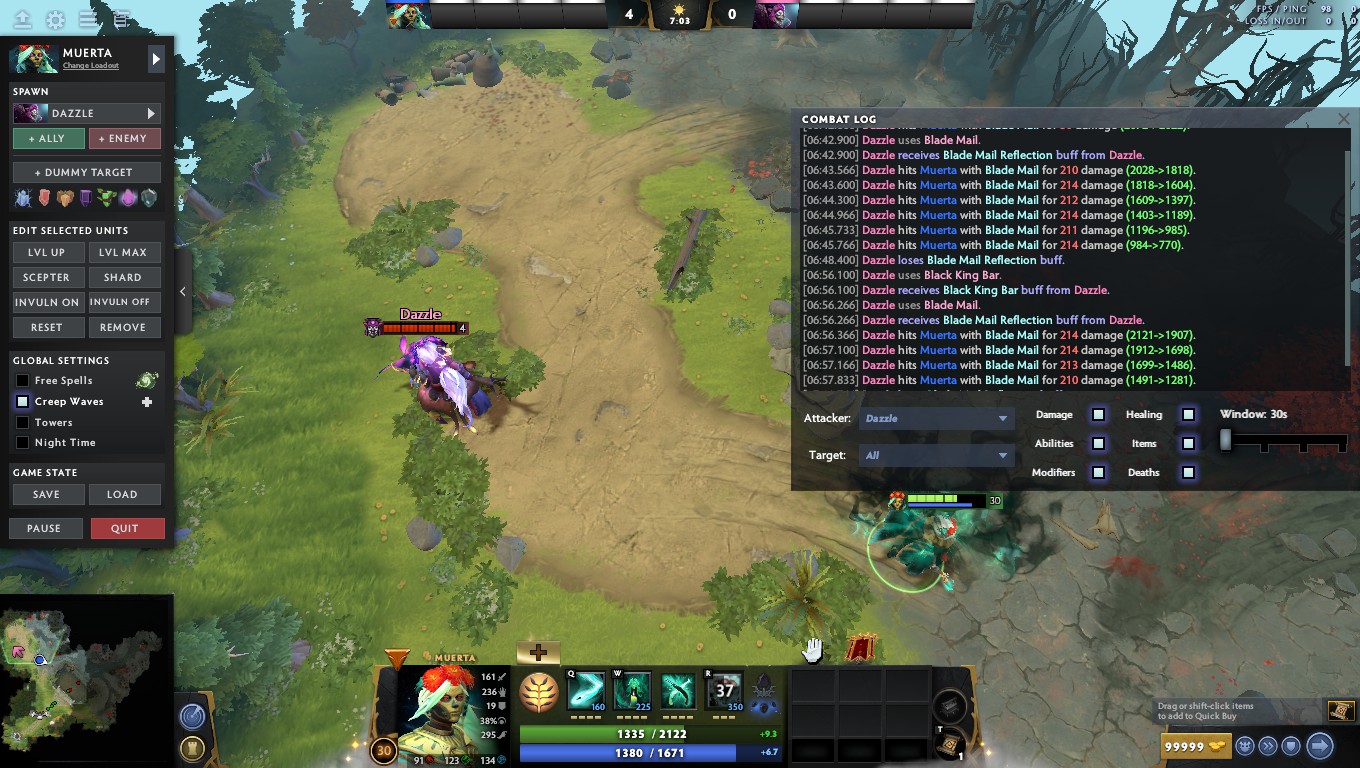Click the herb icon next to Free Spells
The height and width of the screenshot is (768, 1360).
pos(147,380)
